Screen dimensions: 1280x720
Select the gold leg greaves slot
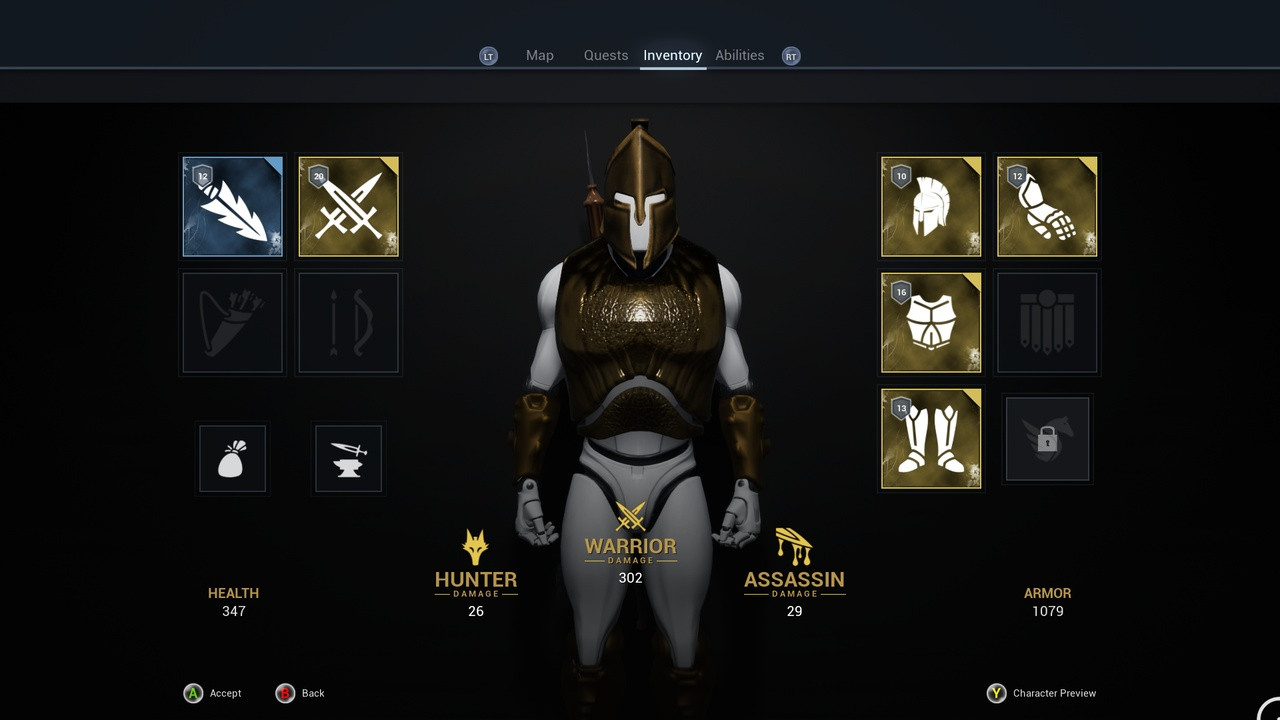click(931, 439)
